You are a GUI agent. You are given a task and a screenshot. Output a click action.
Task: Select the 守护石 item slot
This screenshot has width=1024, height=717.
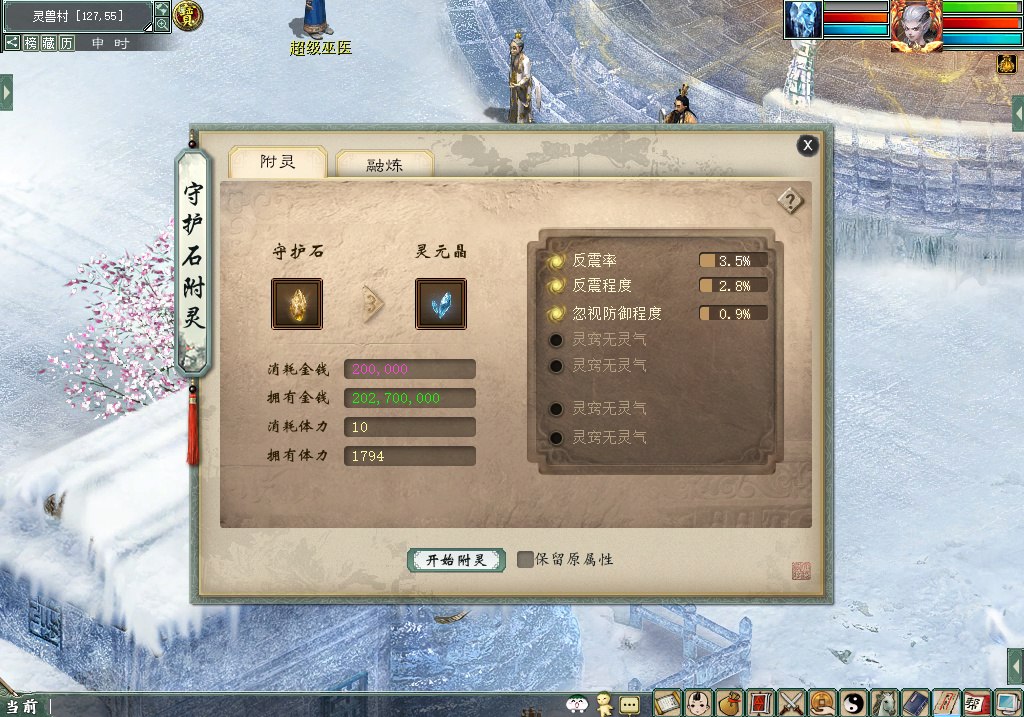click(297, 304)
